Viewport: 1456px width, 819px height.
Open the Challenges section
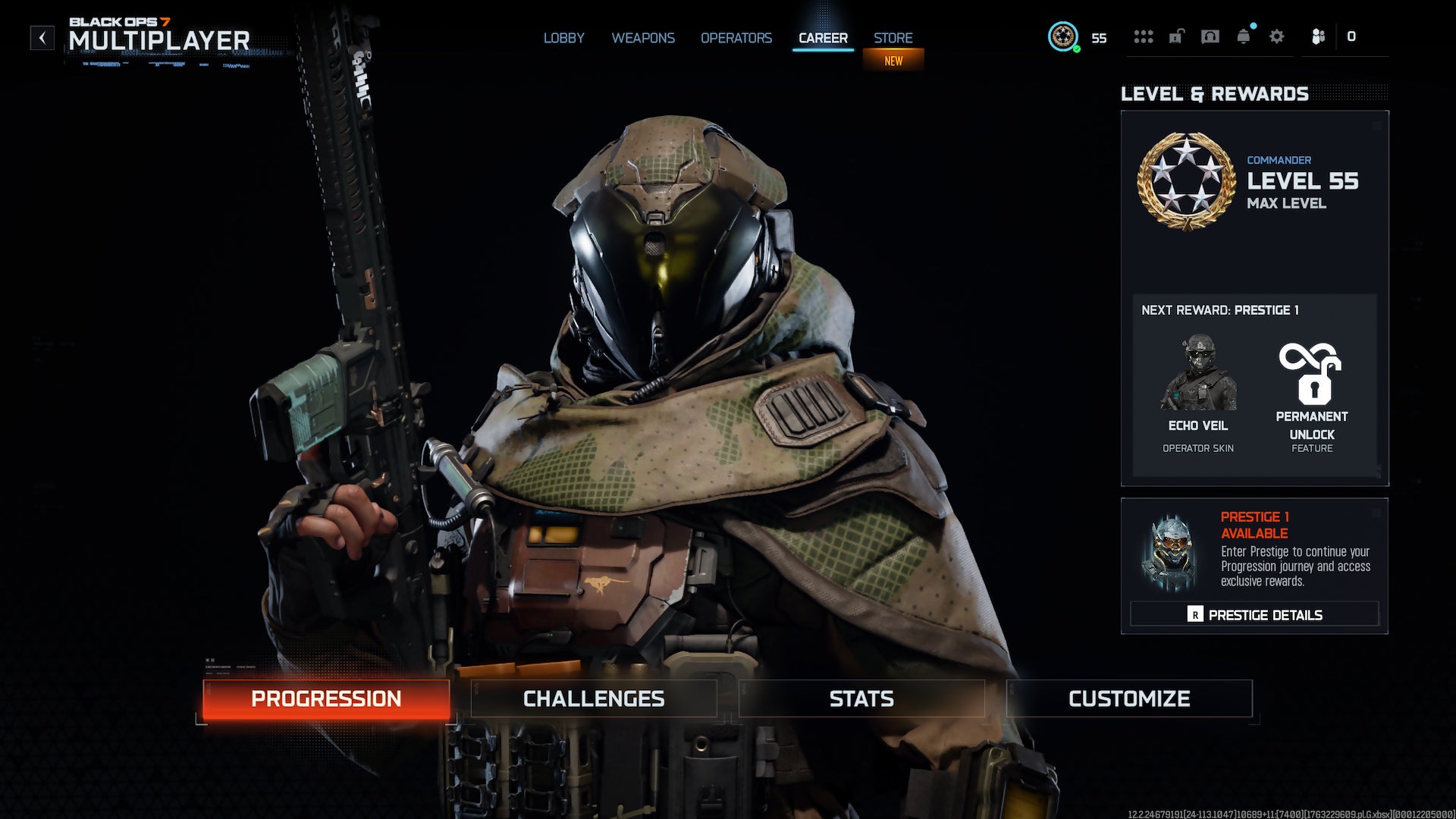coord(594,698)
